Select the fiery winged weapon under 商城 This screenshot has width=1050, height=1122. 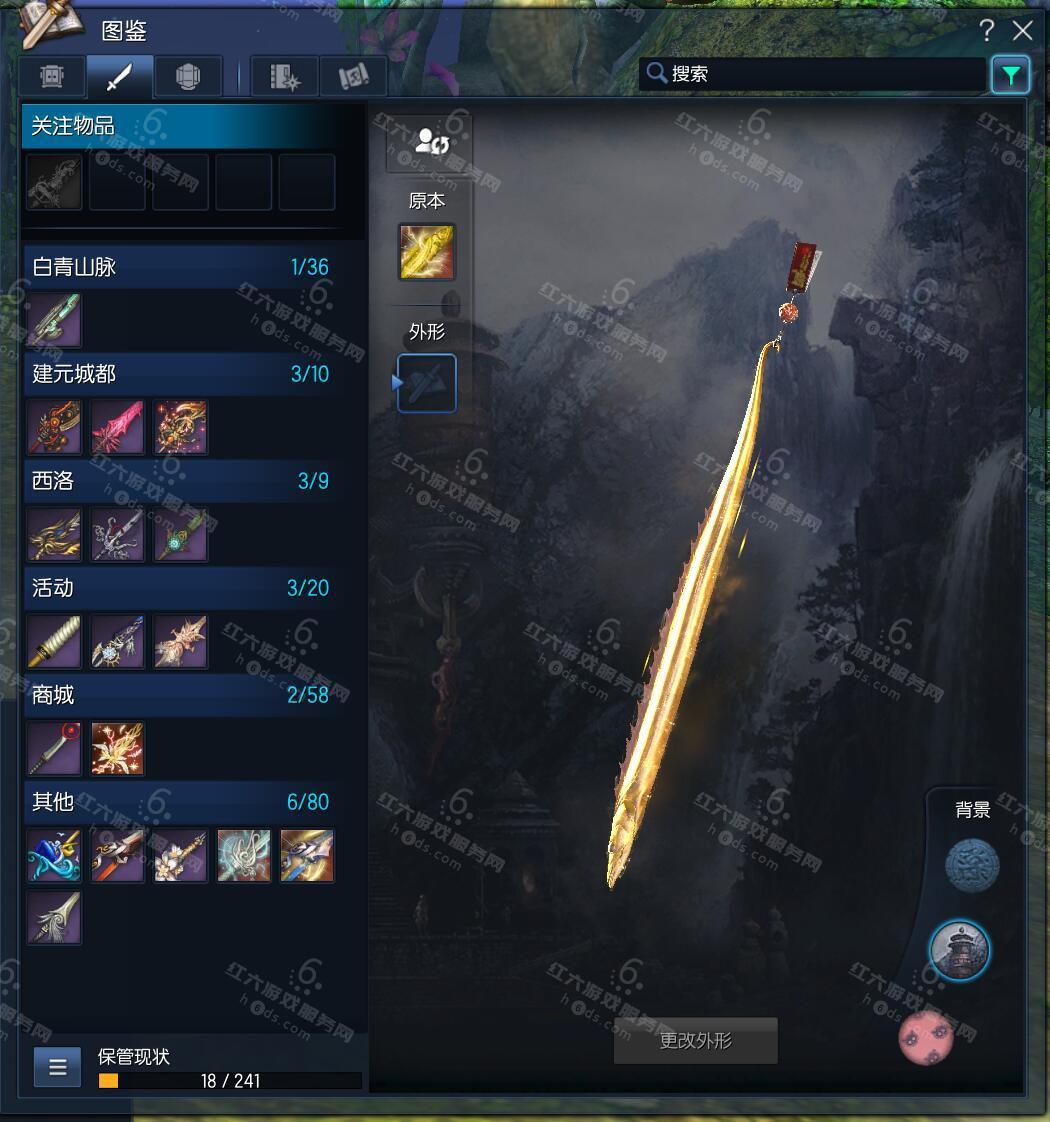(118, 749)
